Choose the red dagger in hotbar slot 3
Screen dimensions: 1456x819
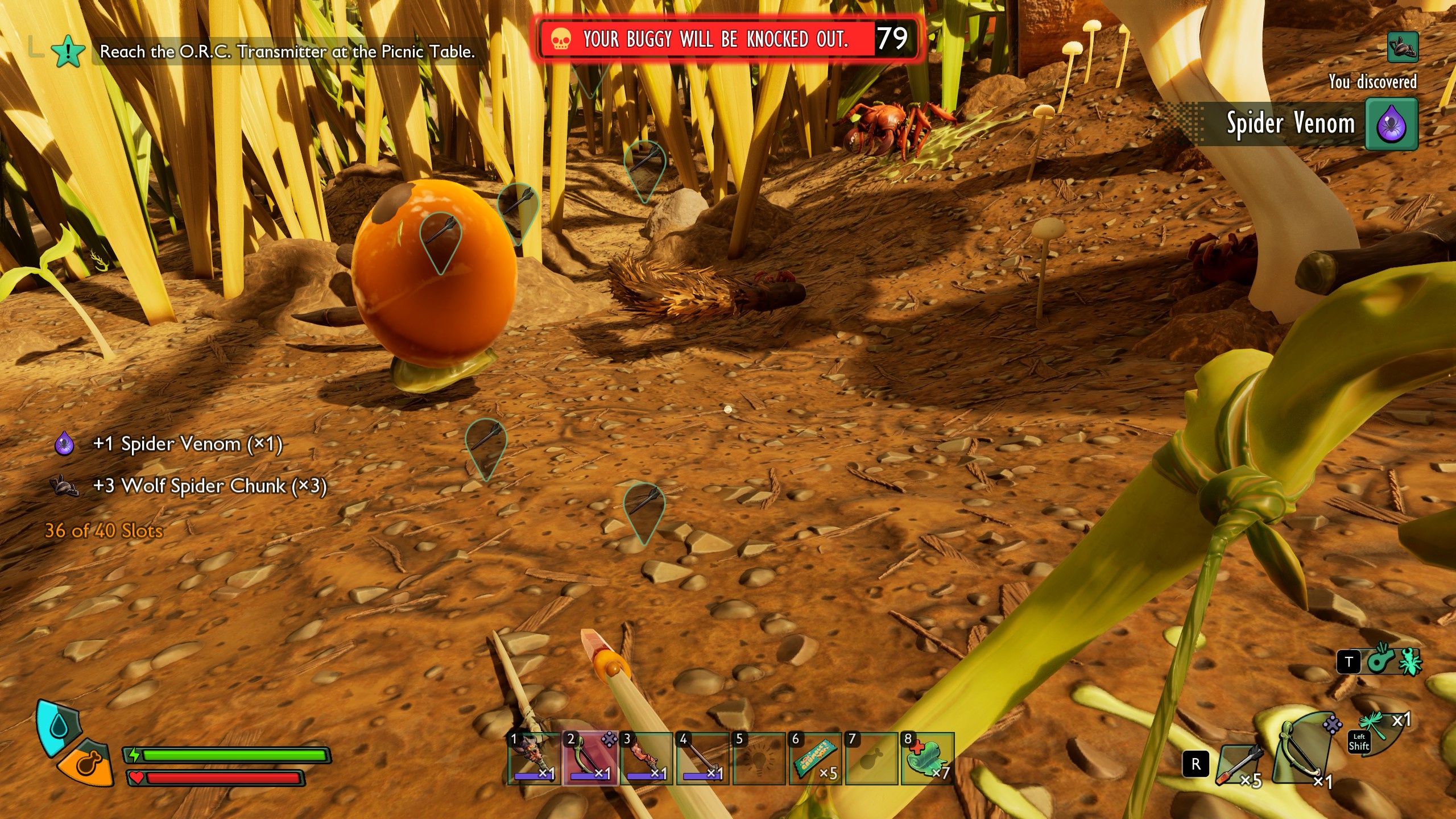(646, 758)
